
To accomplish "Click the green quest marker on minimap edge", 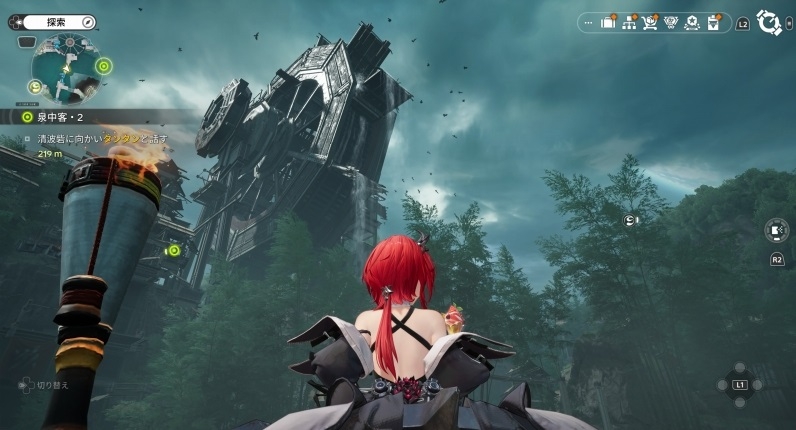I will pos(104,67).
